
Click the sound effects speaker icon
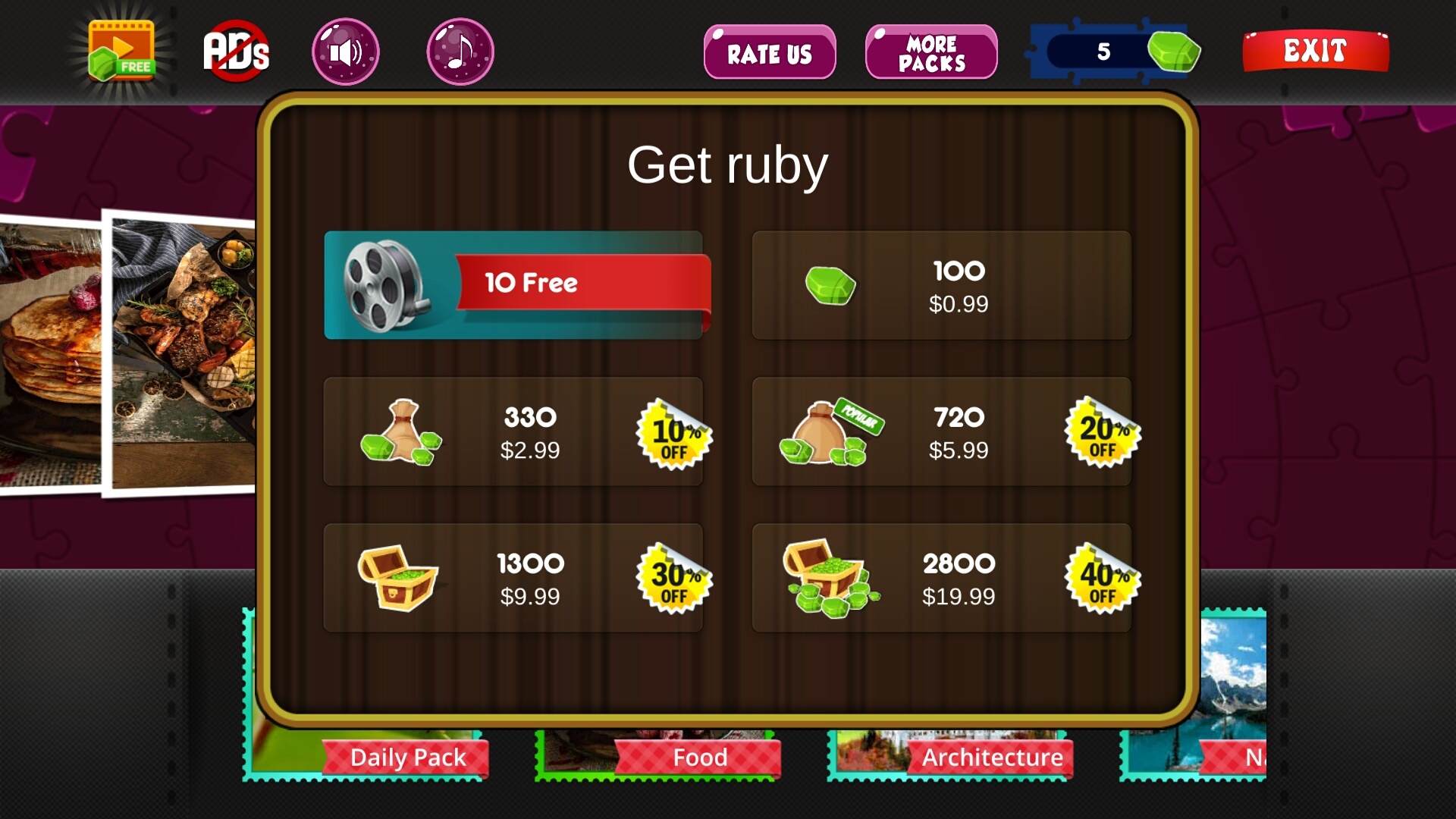pos(344,49)
